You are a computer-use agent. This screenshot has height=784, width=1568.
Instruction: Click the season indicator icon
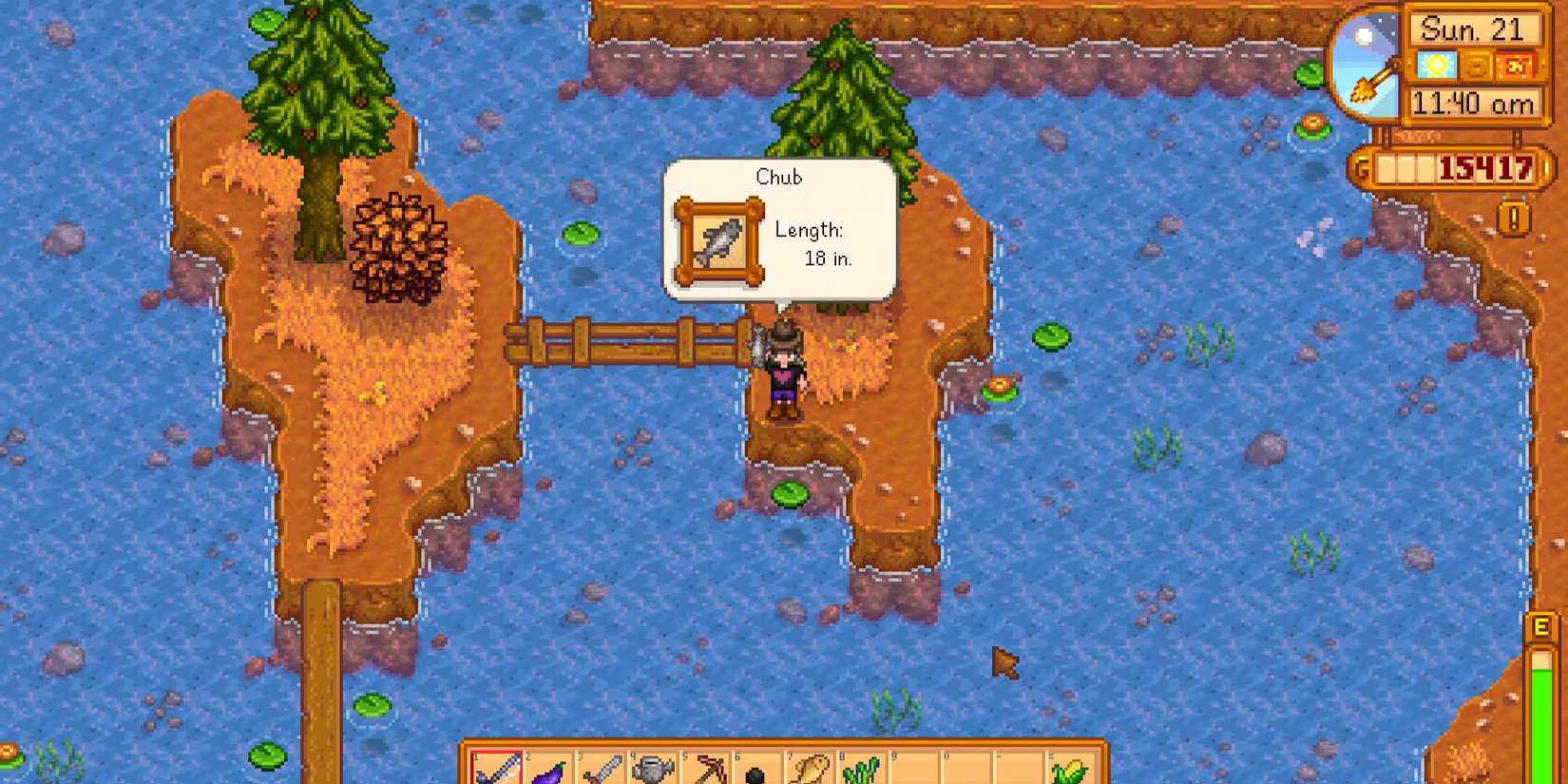point(1478,67)
